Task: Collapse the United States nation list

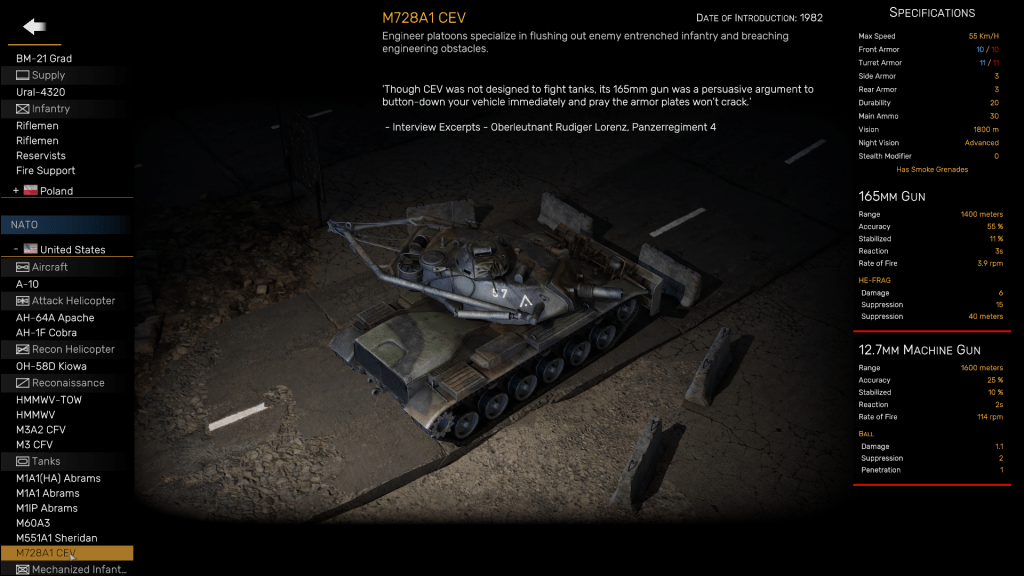Action: point(16,250)
